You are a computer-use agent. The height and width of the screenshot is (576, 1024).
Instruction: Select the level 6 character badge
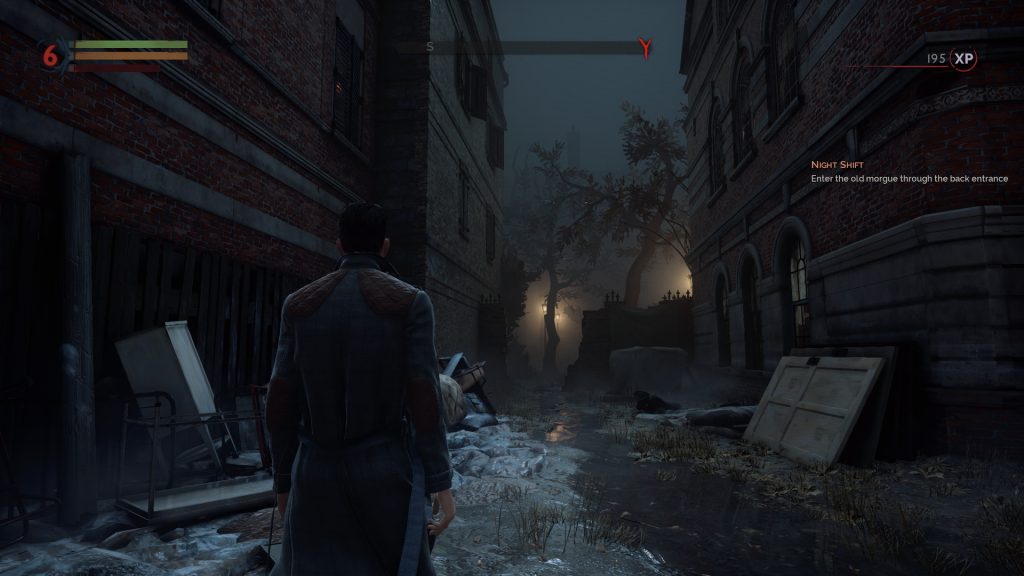[50, 56]
